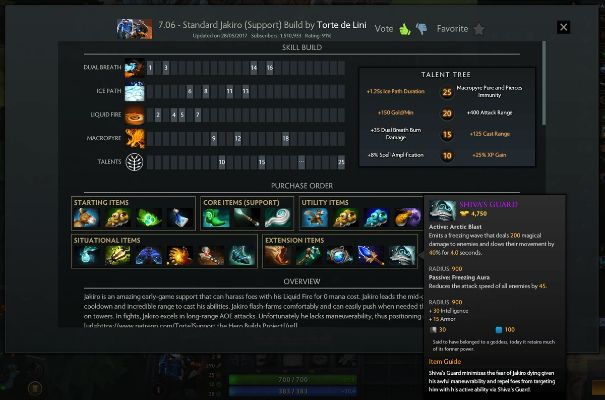Close the hero build guide window

pyautogui.click(x=564, y=28)
